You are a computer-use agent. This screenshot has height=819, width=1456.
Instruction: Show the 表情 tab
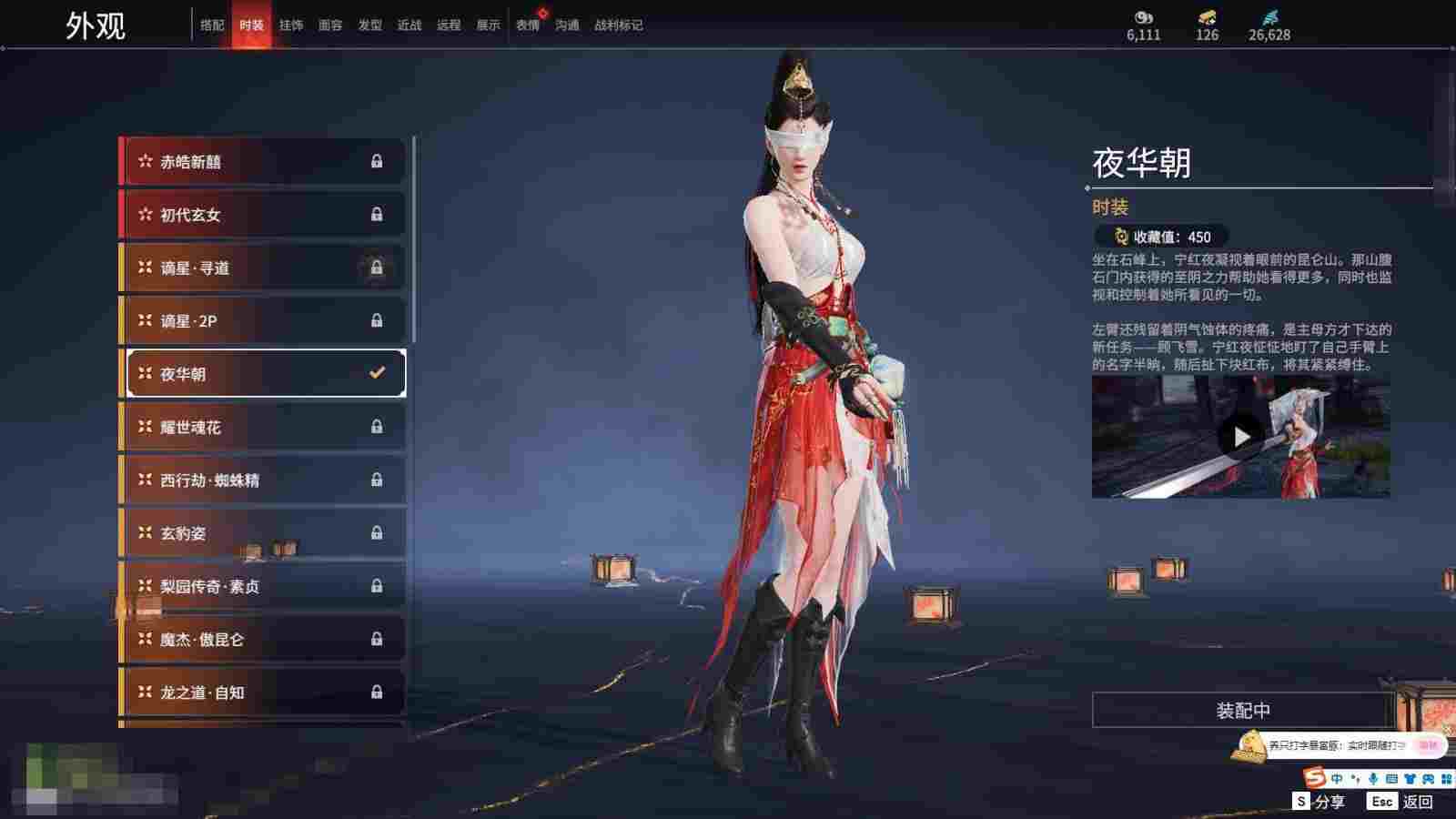[528, 25]
